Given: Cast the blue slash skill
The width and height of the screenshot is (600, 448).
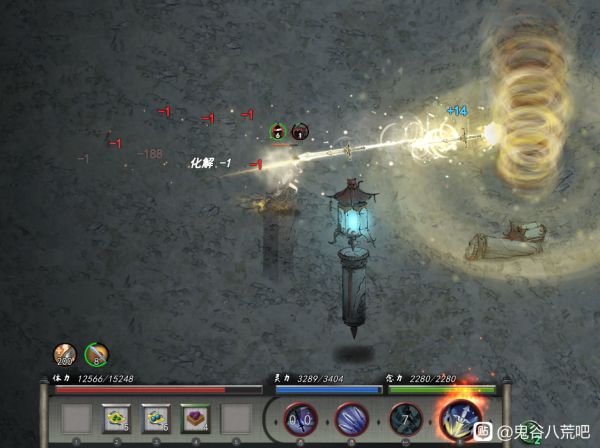Looking at the screenshot, I should pyautogui.click(x=351, y=418).
